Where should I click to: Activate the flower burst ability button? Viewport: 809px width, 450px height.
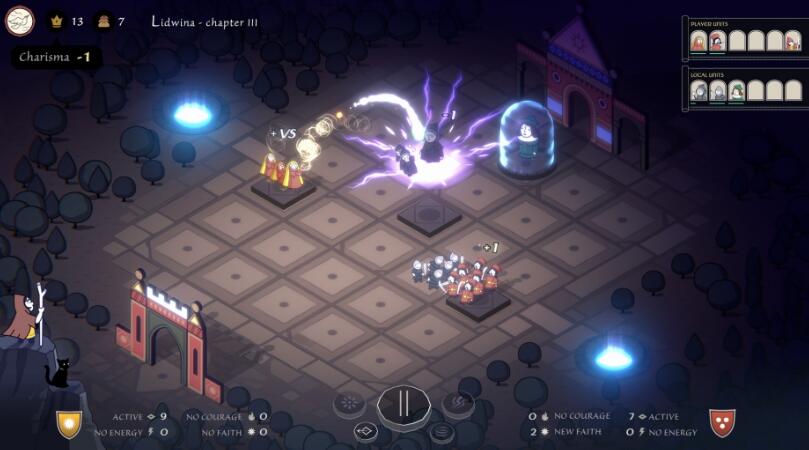(349, 403)
